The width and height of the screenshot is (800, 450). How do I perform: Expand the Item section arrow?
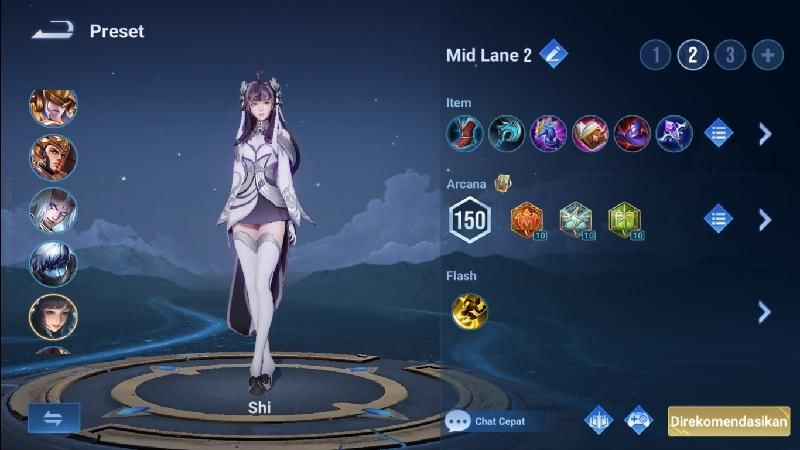(765, 134)
